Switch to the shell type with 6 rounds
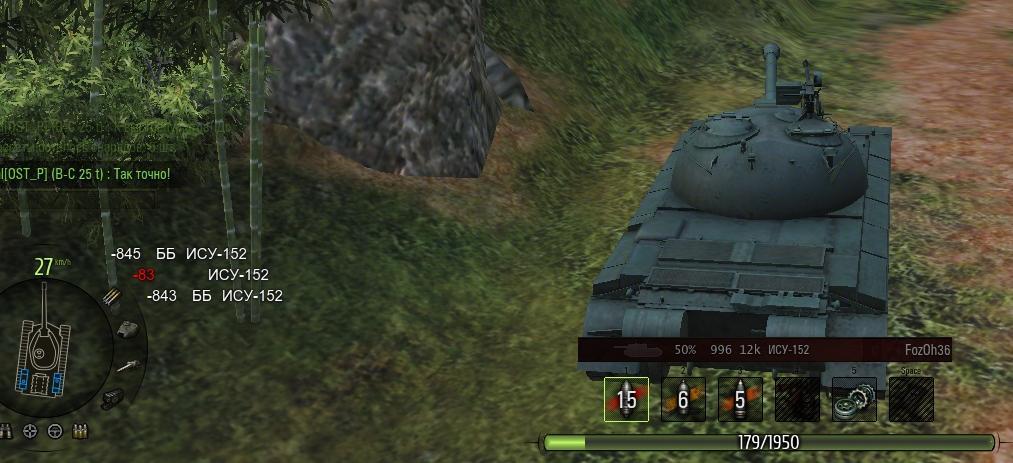This screenshot has height=463, width=1013. point(683,399)
